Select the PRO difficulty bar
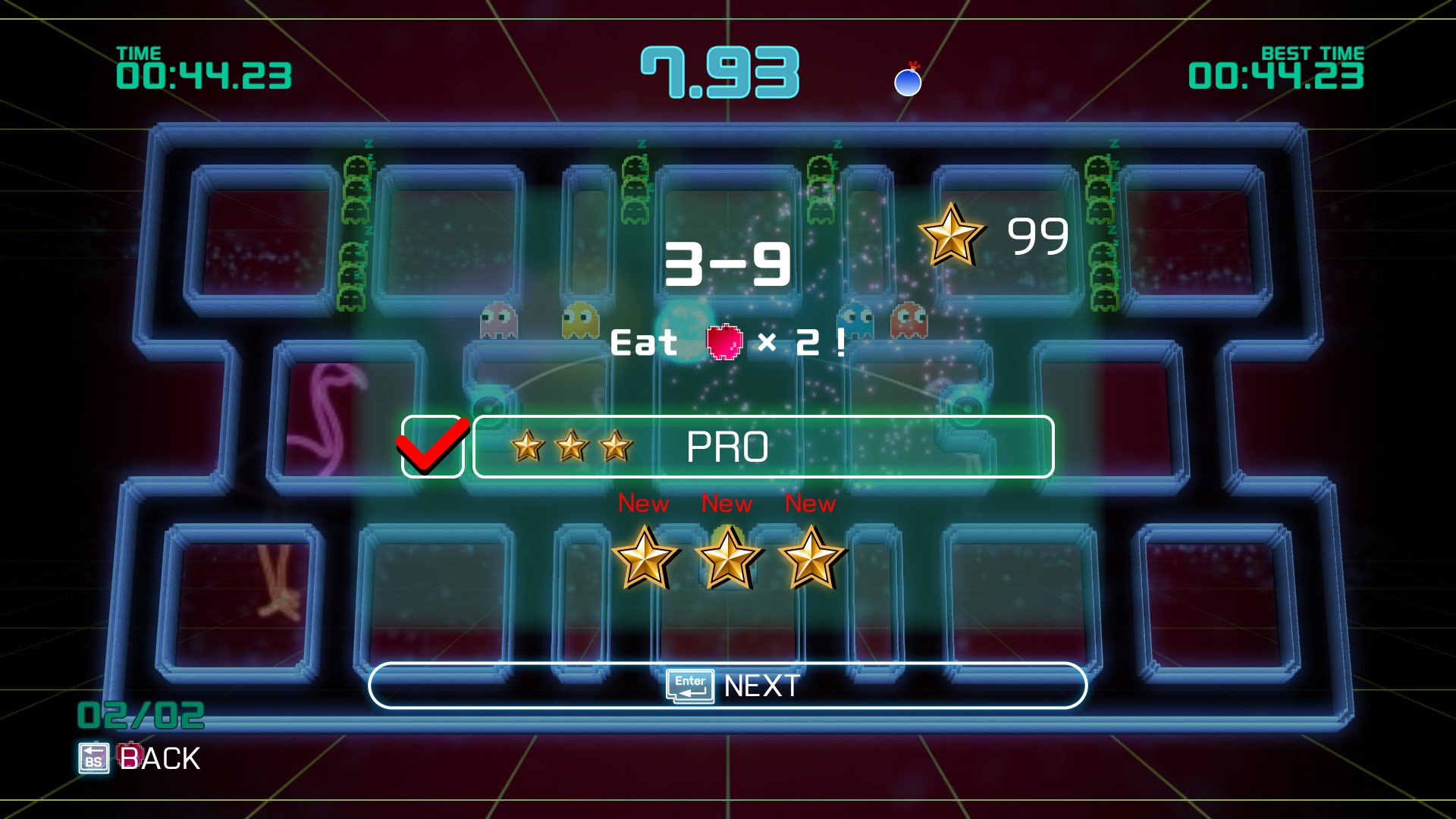1456x819 pixels. coord(763,447)
